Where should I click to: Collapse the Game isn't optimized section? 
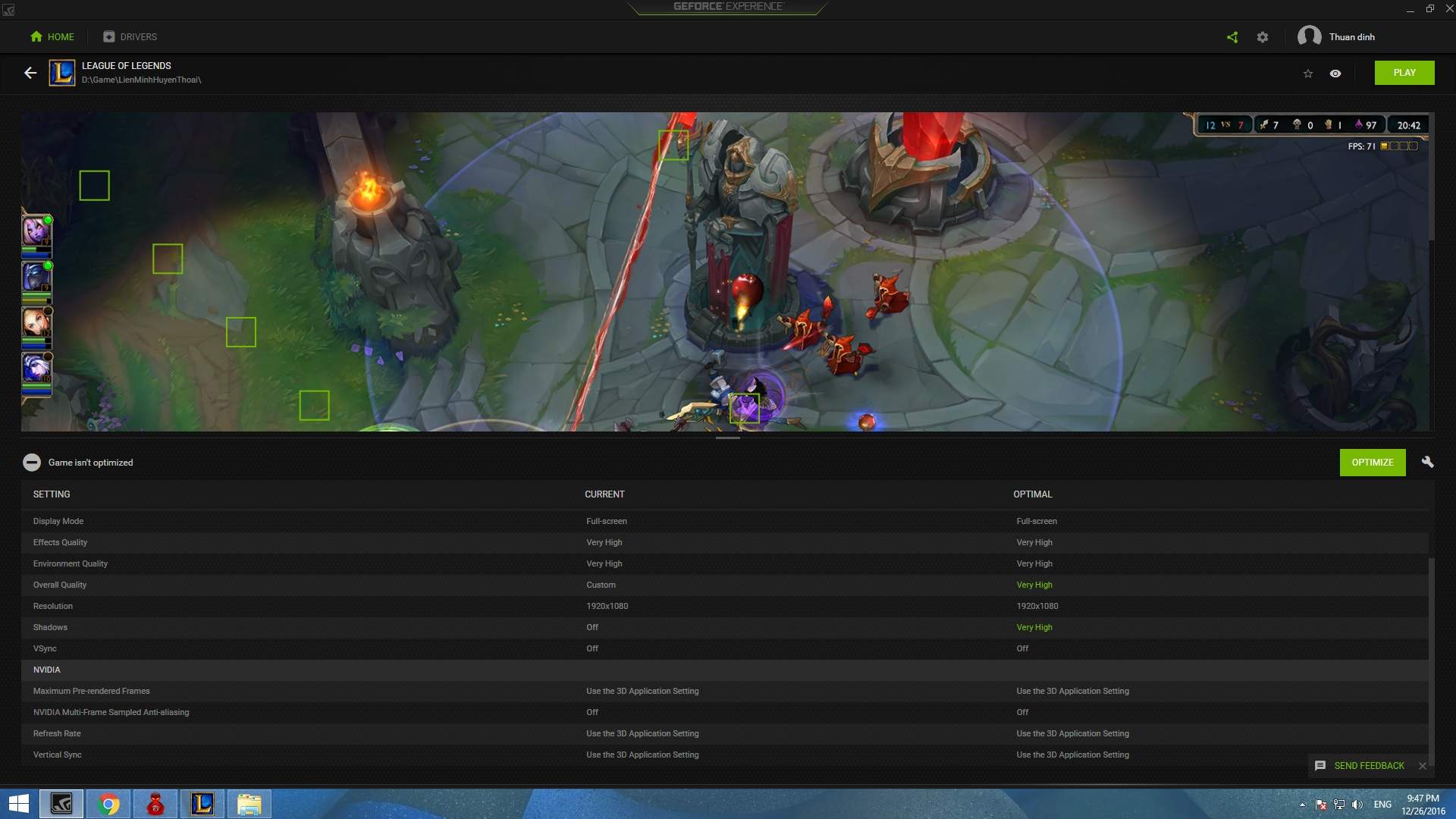(x=31, y=463)
